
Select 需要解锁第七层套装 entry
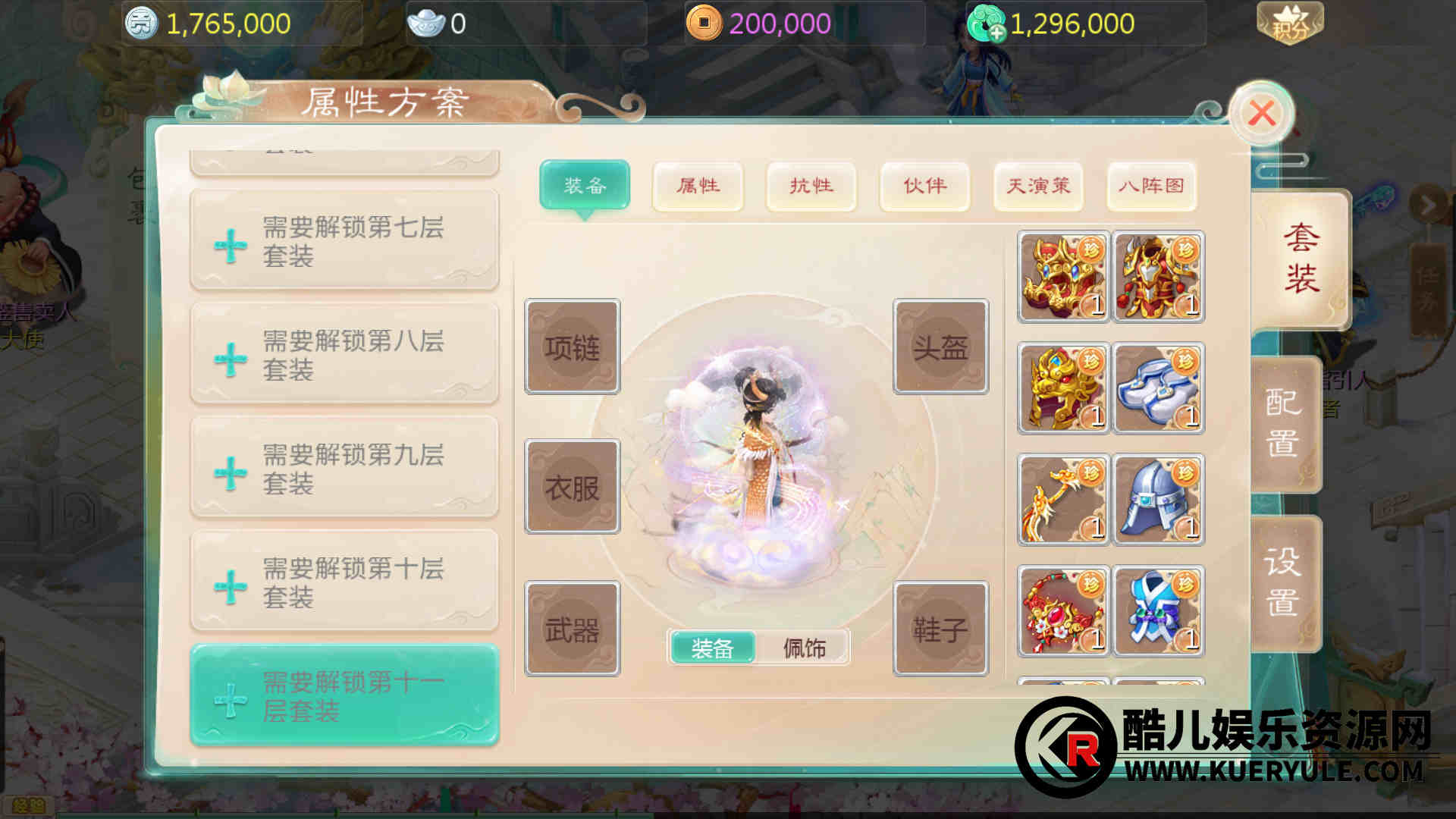pos(344,241)
